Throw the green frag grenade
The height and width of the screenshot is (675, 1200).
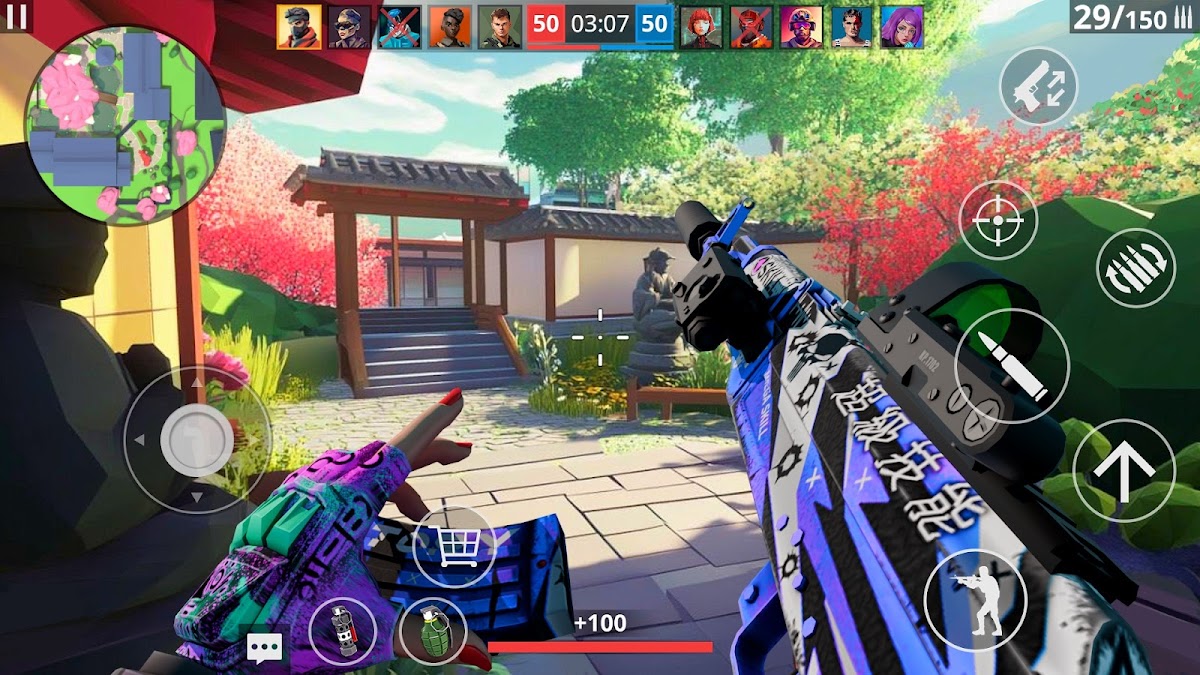click(432, 631)
